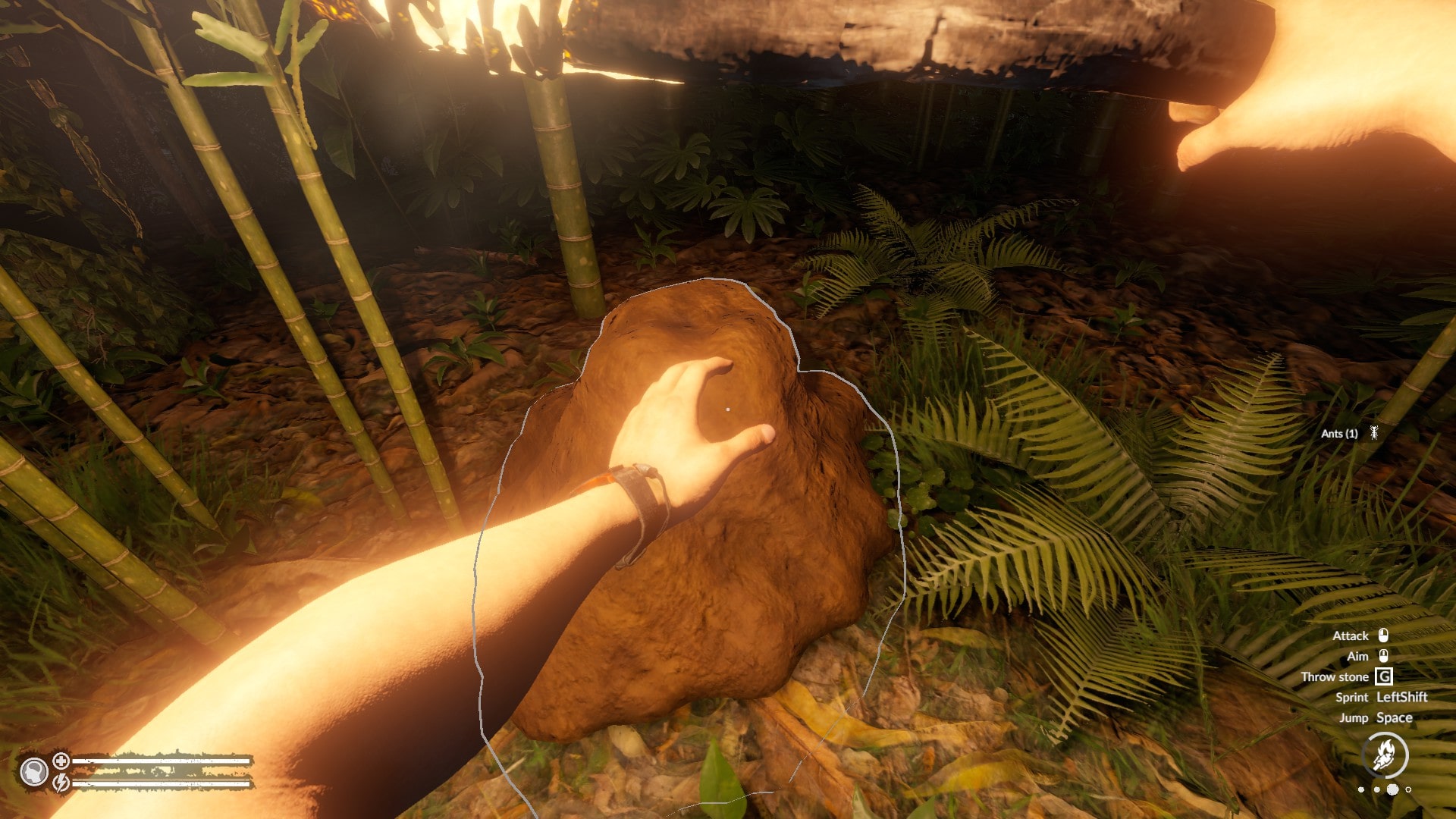Select the health cross icon
The image size is (1456, 819).
click(x=61, y=761)
